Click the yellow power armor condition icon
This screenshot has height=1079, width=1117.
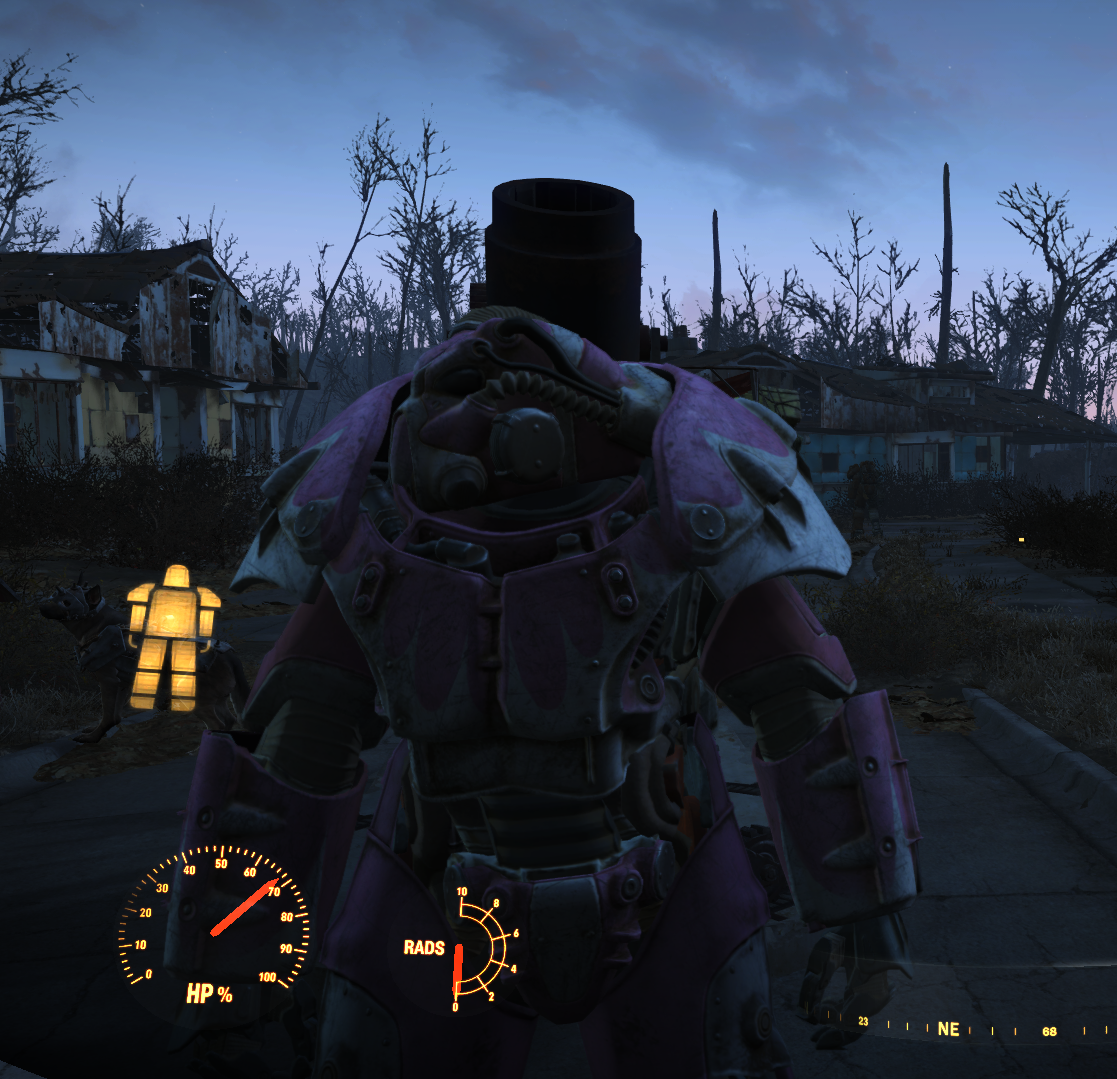coord(173,638)
